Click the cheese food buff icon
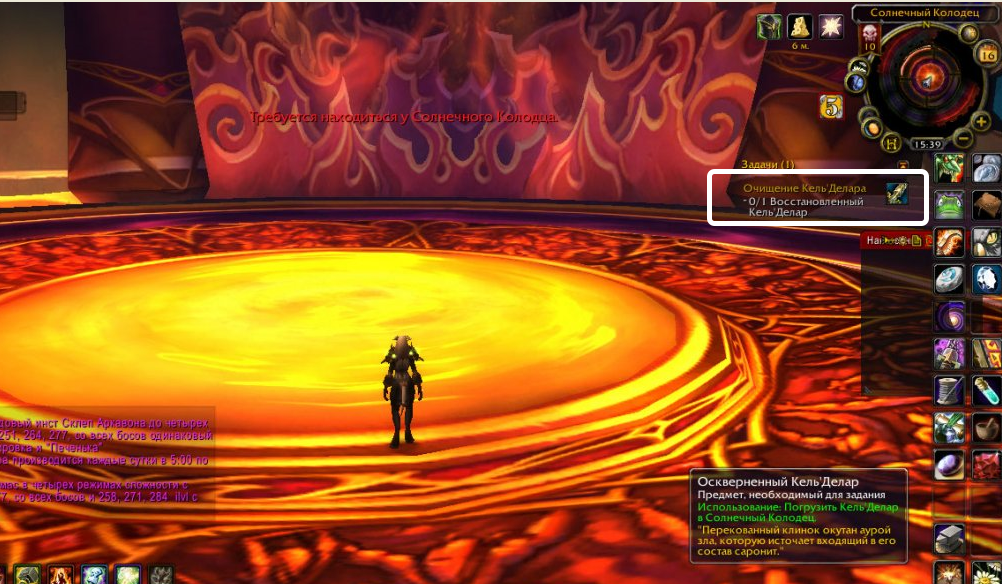The image size is (1002, 584). point(798,26)
